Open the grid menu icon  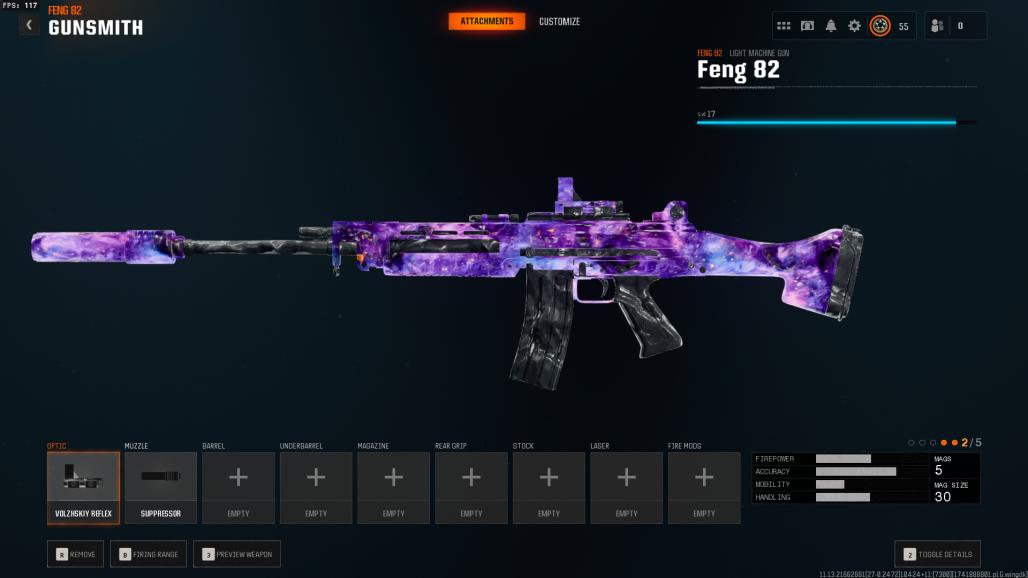point(784,26)
